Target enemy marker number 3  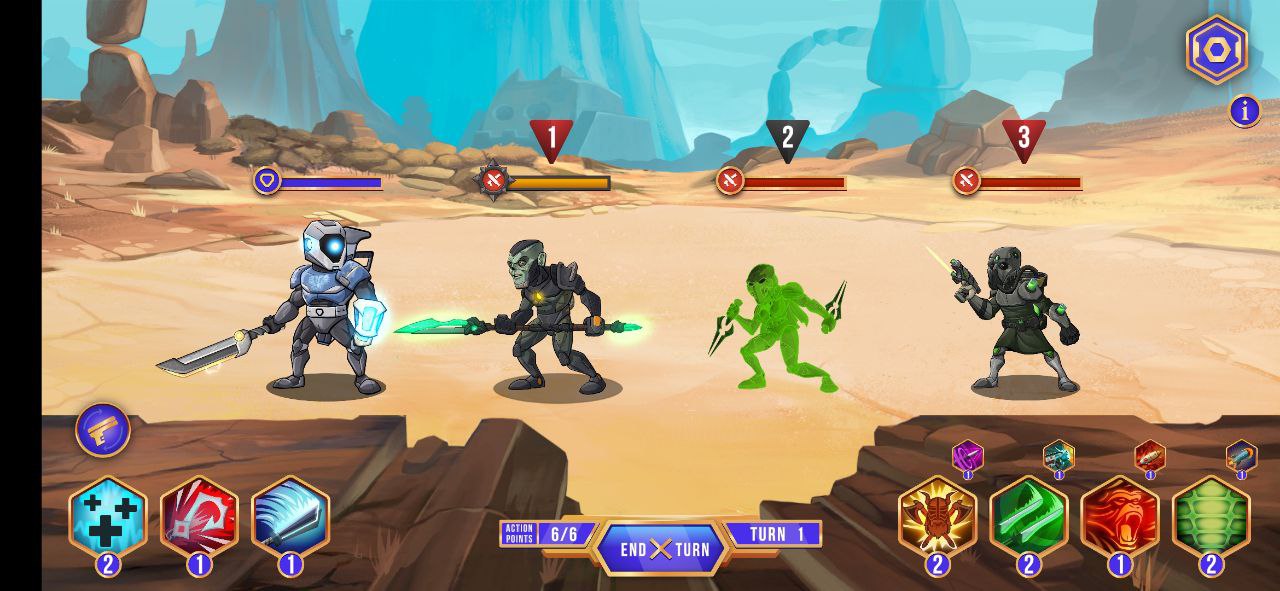(1023, 139)
